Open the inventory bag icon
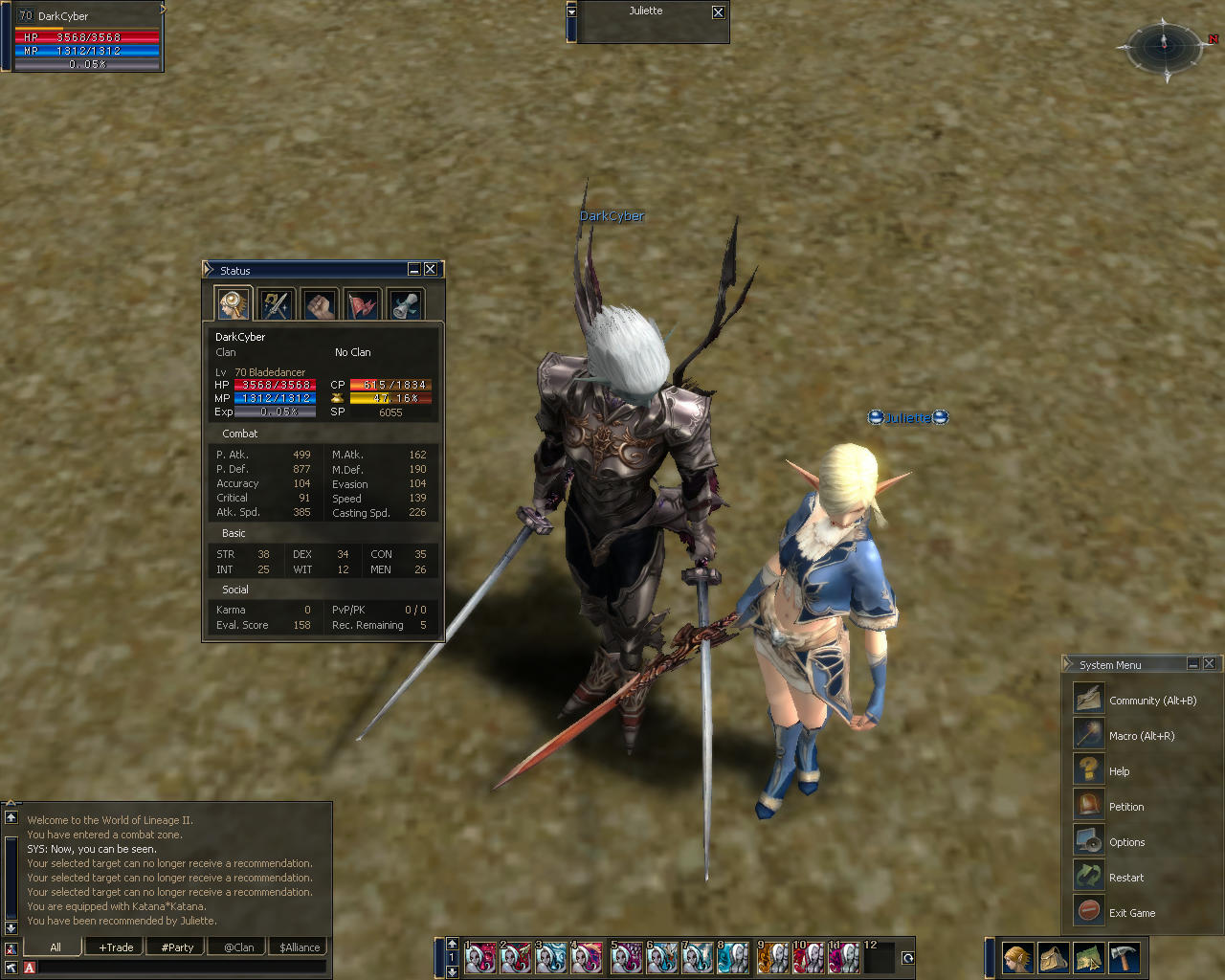 [1054, 958]
